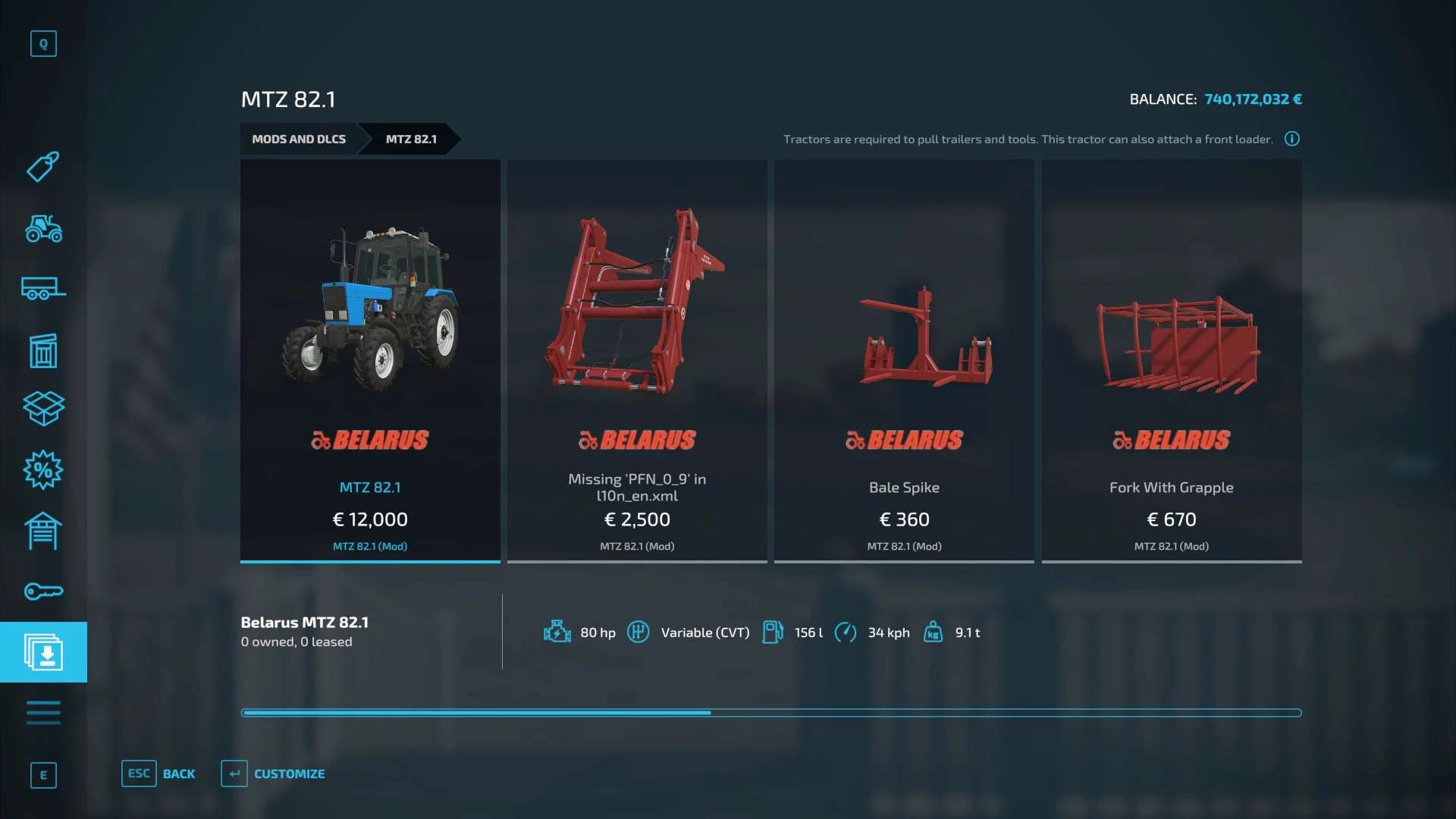Select the key leasing category
The width and height of the screenshot is (1456, 819).
coord(43,591)
